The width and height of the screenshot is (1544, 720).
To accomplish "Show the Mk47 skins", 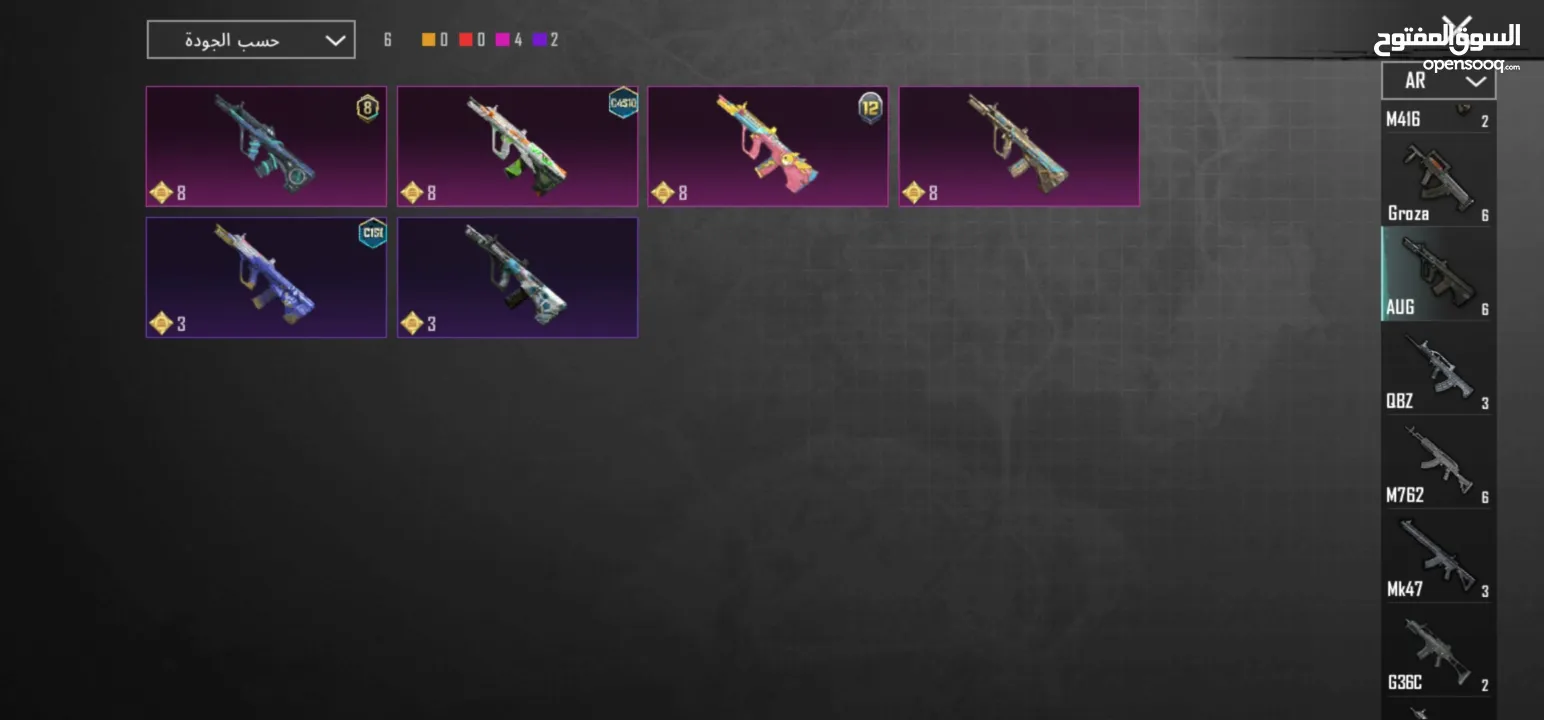I will [x=1438, y=557].
